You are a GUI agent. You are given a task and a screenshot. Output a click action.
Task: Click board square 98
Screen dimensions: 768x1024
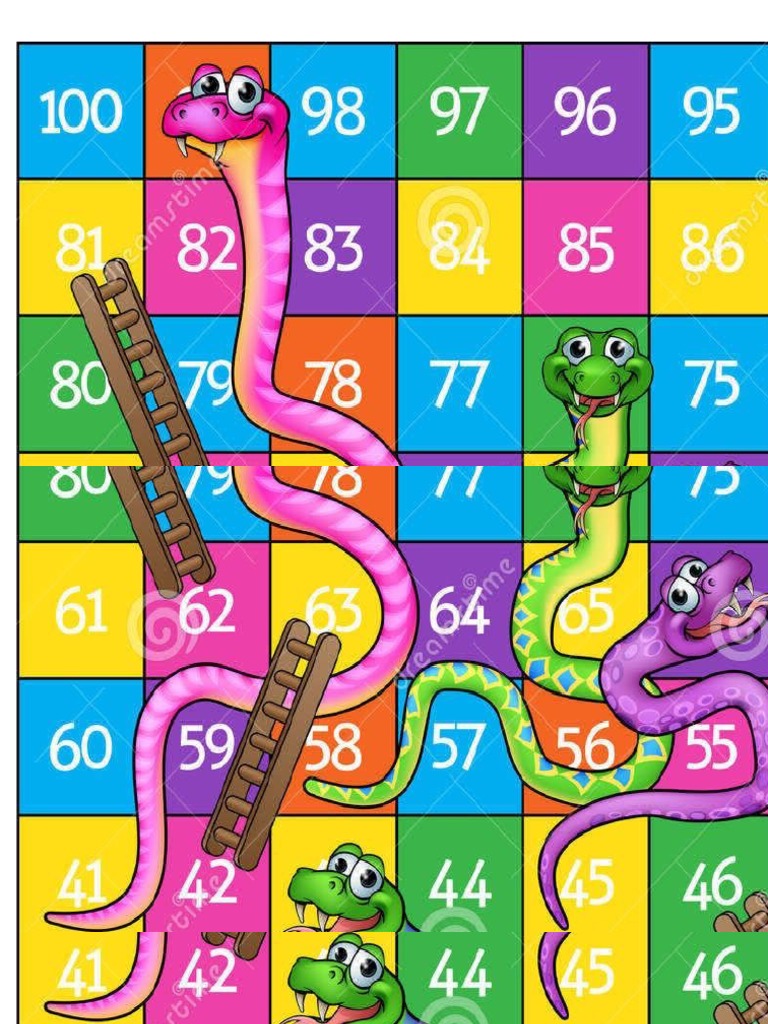coord(335,112)
